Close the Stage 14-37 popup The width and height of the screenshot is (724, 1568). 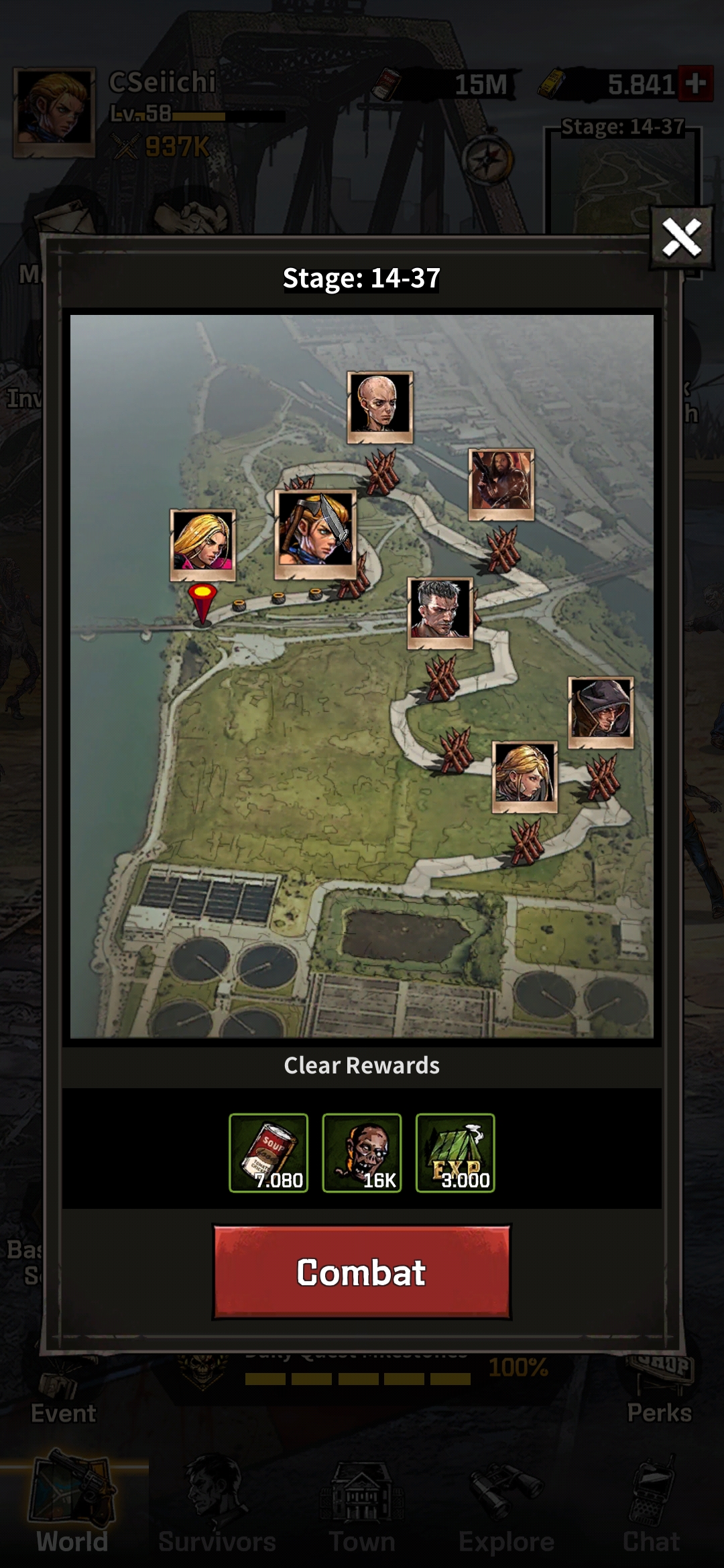(681, 238)
